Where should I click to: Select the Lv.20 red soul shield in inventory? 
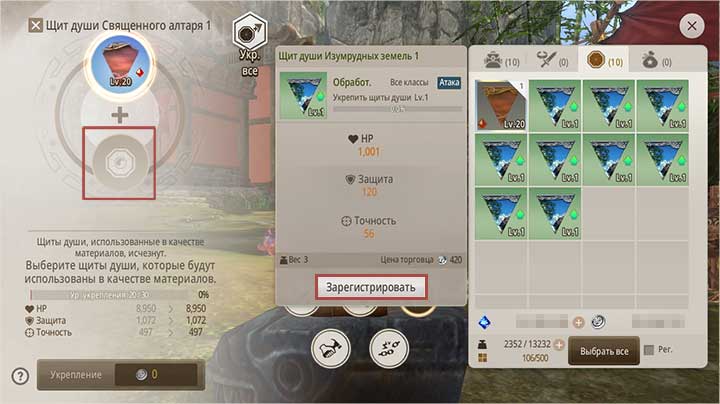[500, 104]
